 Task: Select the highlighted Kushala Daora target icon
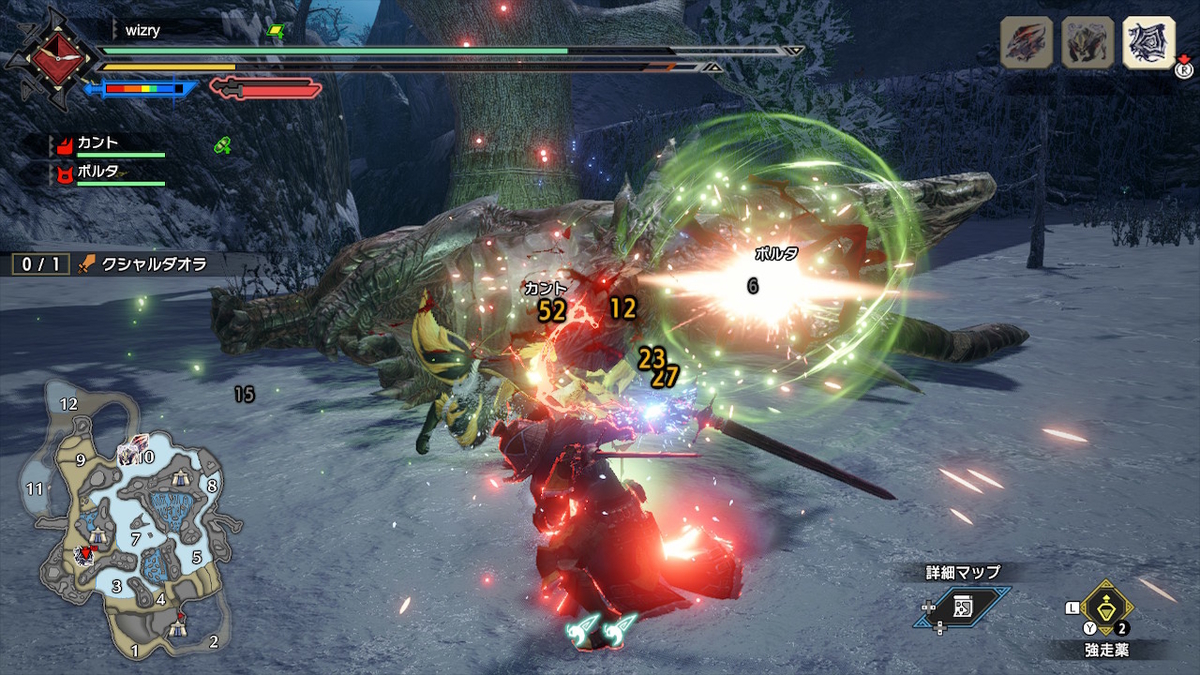click(1148, 45)
